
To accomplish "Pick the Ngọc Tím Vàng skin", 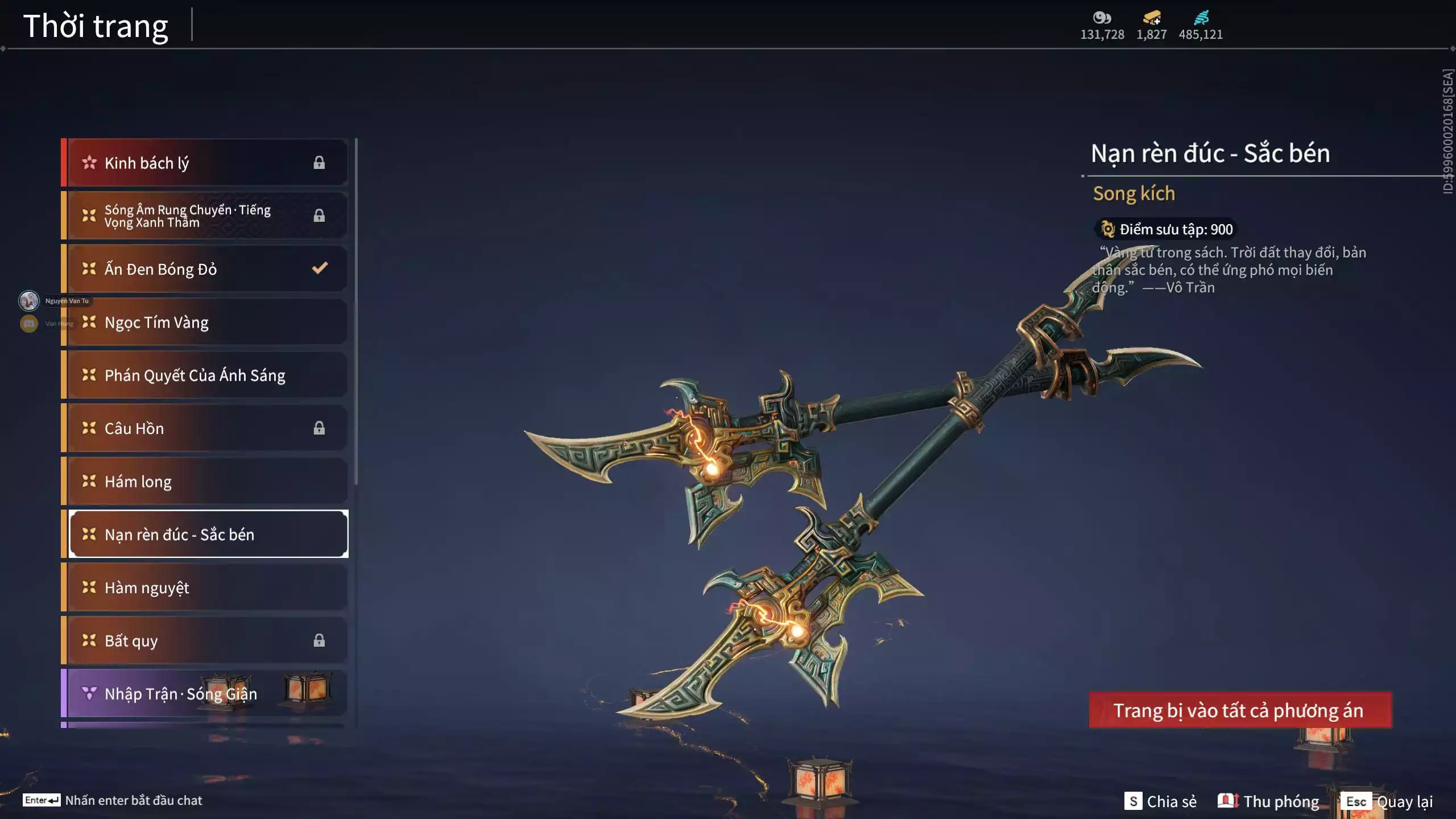I will [205, 322].
